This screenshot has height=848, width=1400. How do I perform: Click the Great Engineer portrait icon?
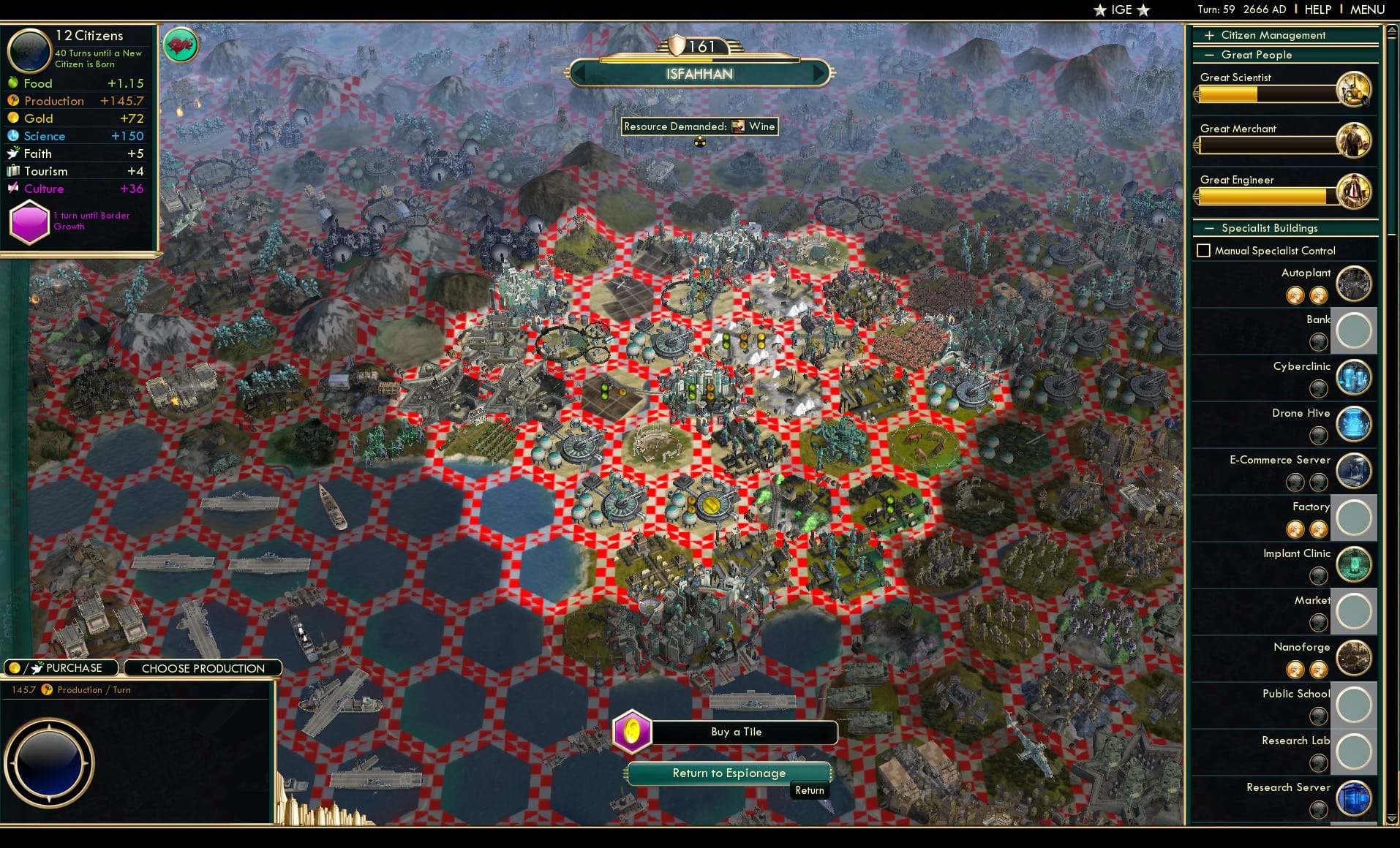pyautogui.click(x=1354, y=191)
